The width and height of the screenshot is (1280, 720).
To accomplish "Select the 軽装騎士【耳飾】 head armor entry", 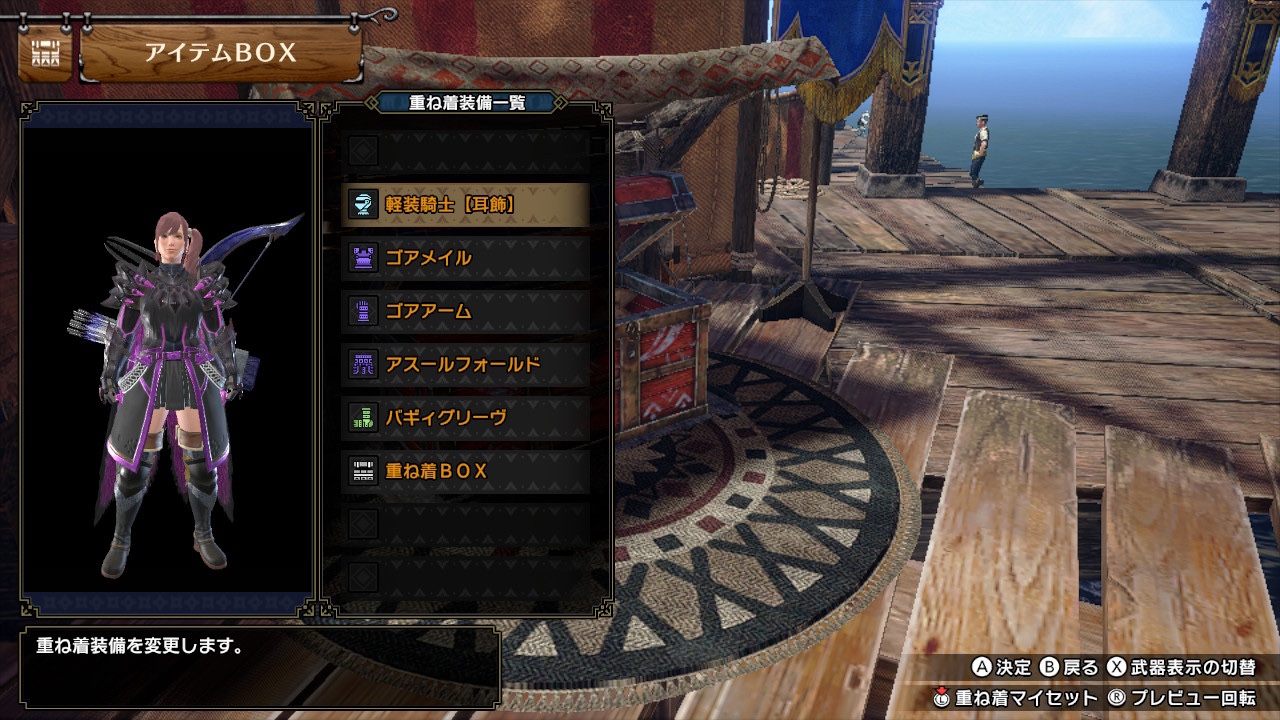I will (x=466, y=205).
